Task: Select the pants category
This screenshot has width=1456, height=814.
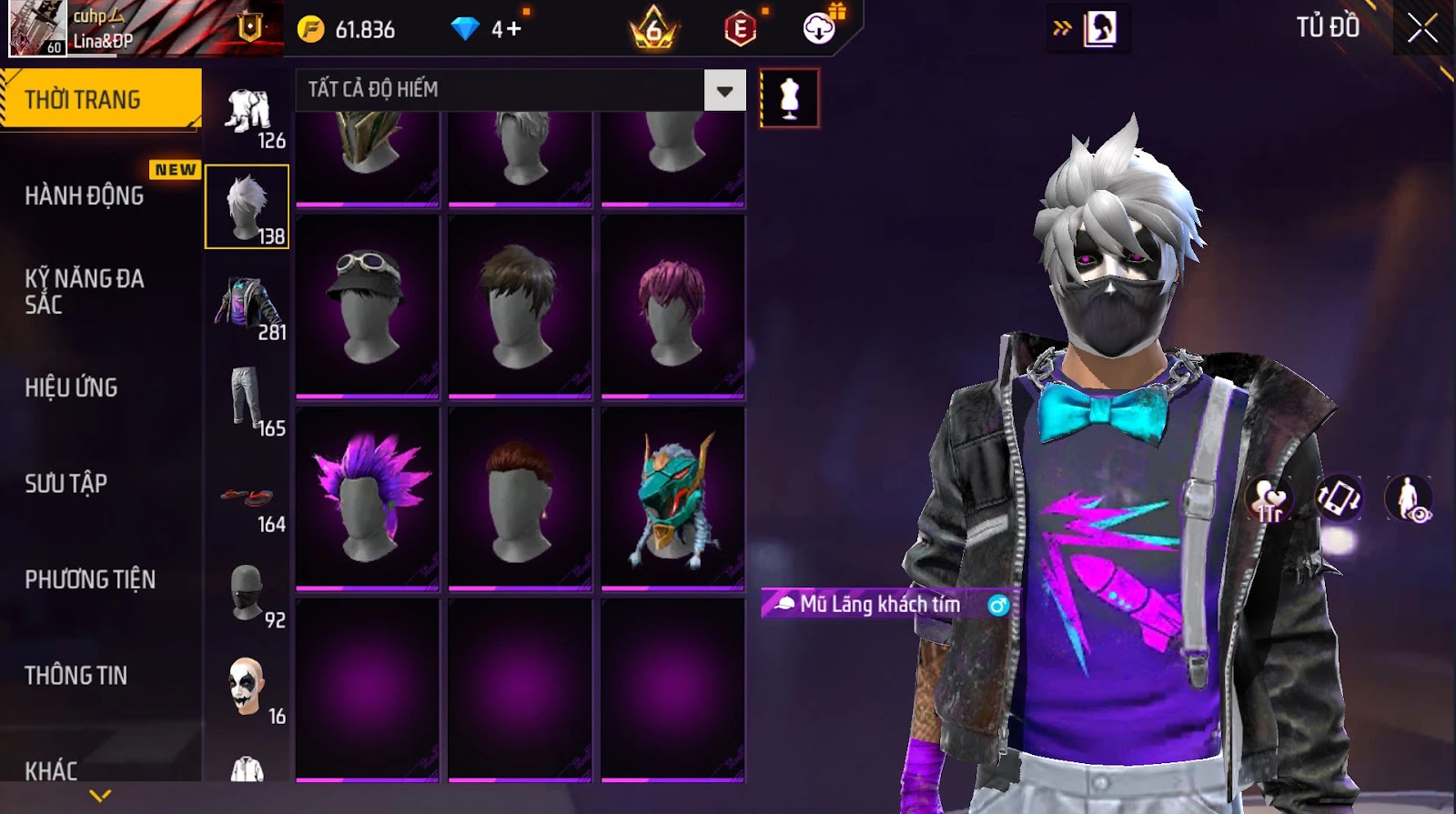Action: [248, 400]
